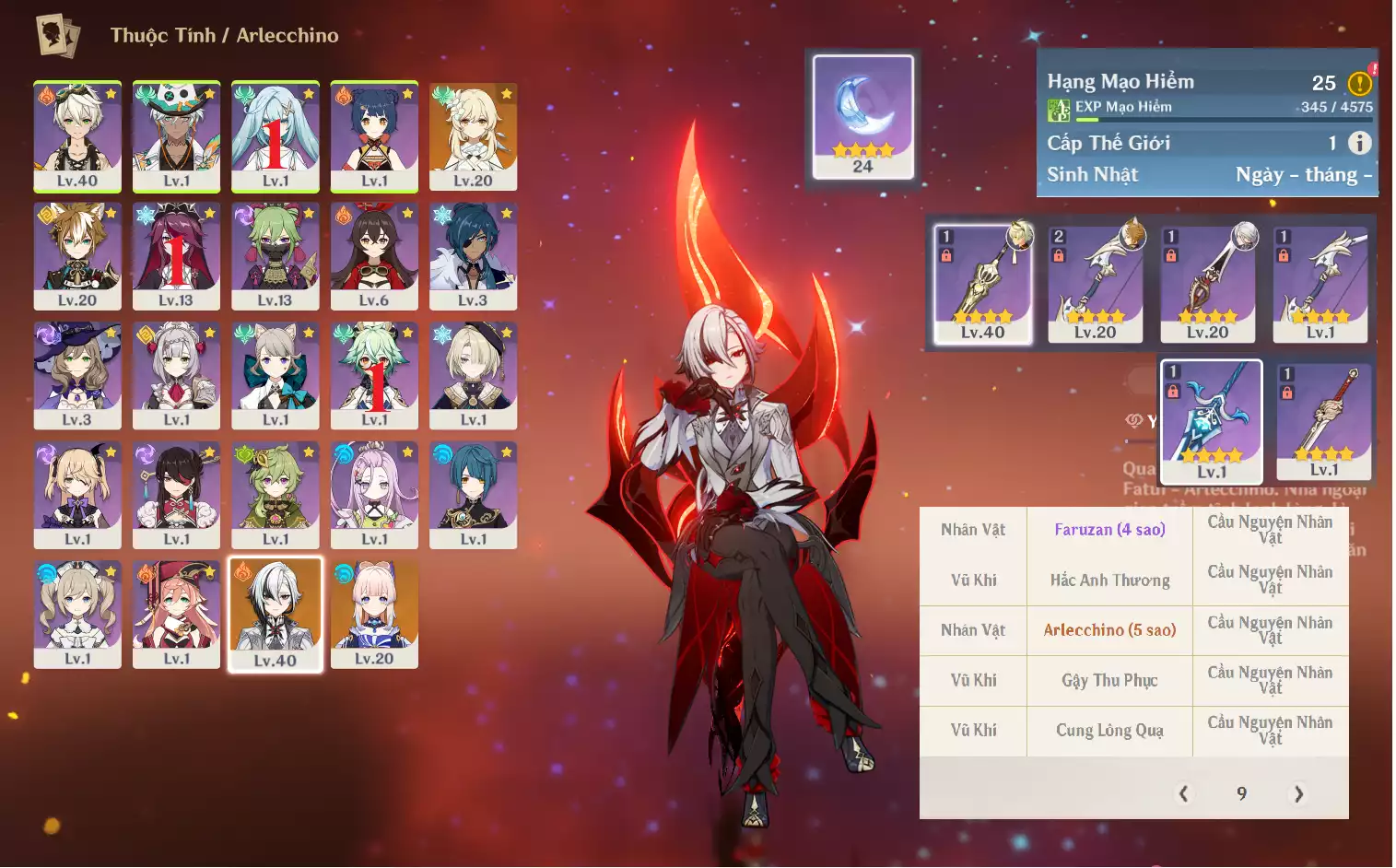Screen dimensions: 1396x868
Task: Pick the Kokomi Lv.20 character card
Action: click(x=374, y=615)
